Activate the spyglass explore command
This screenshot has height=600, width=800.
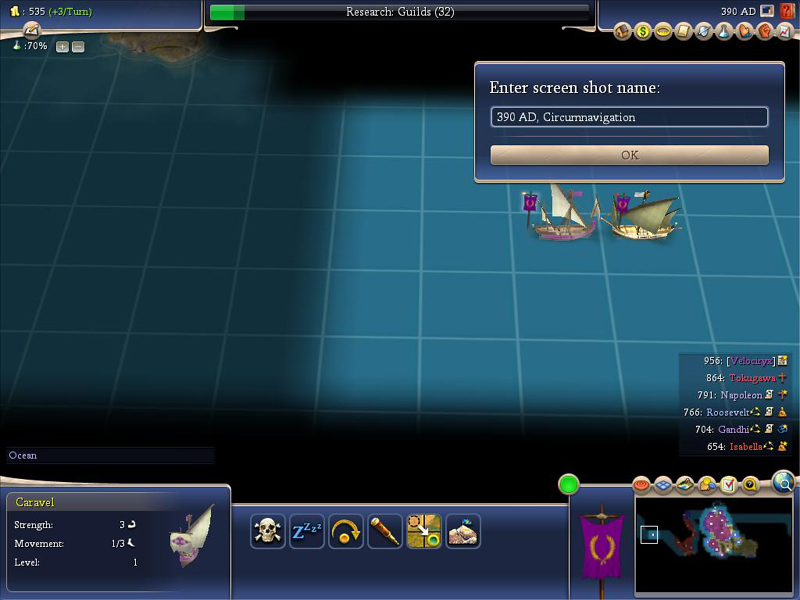385,531
